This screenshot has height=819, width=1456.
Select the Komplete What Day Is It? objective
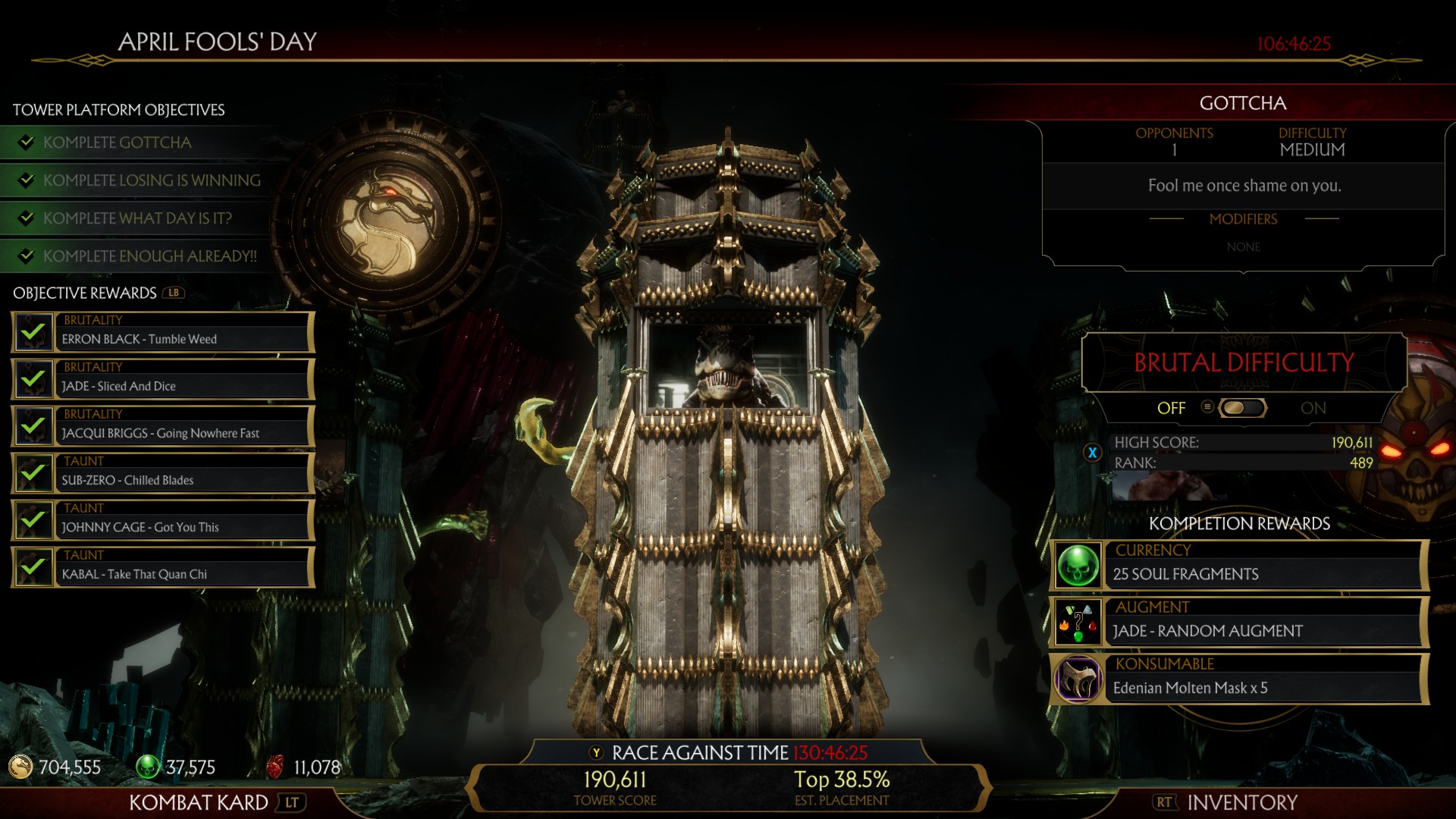click(x=137, y=218)
